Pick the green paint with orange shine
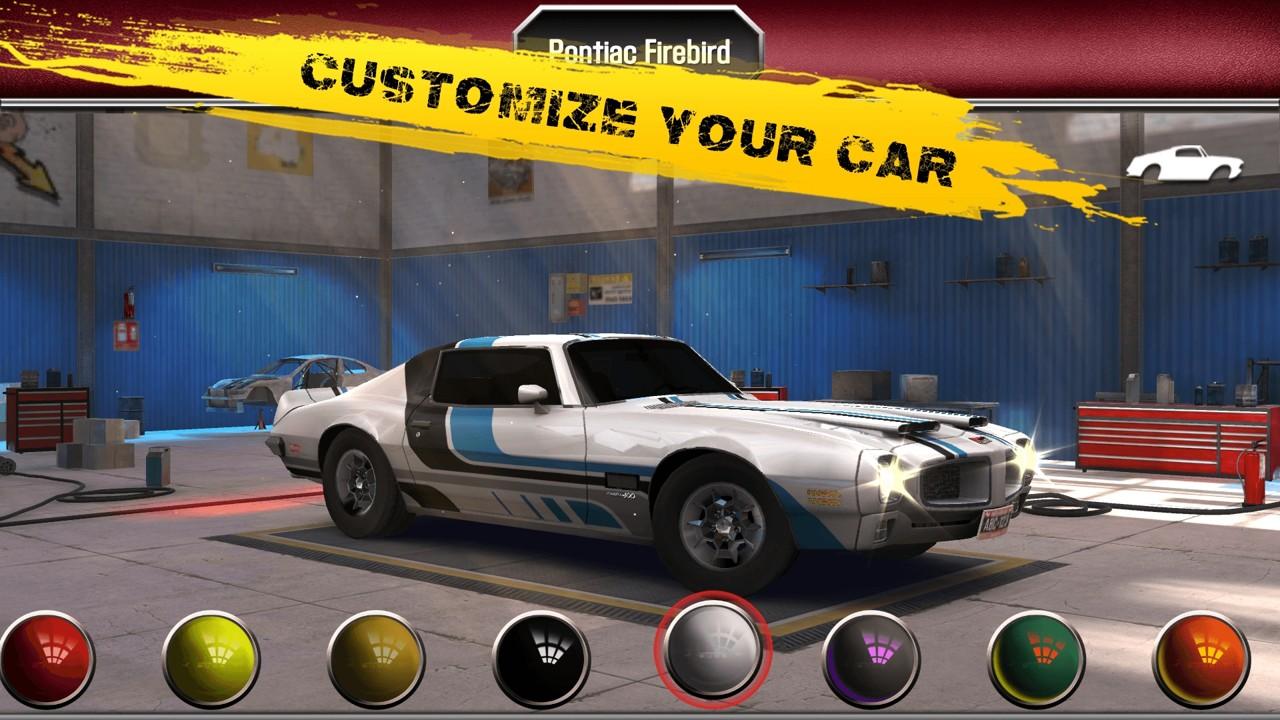Screen dimensions: 1280x720 (1036, 659)
